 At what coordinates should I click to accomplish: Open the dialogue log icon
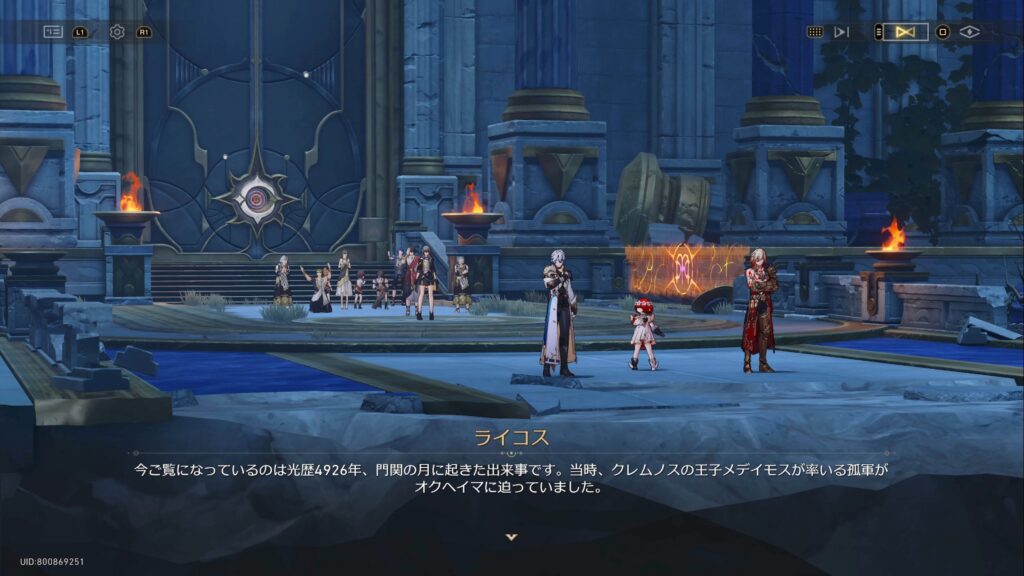[53, 32]
